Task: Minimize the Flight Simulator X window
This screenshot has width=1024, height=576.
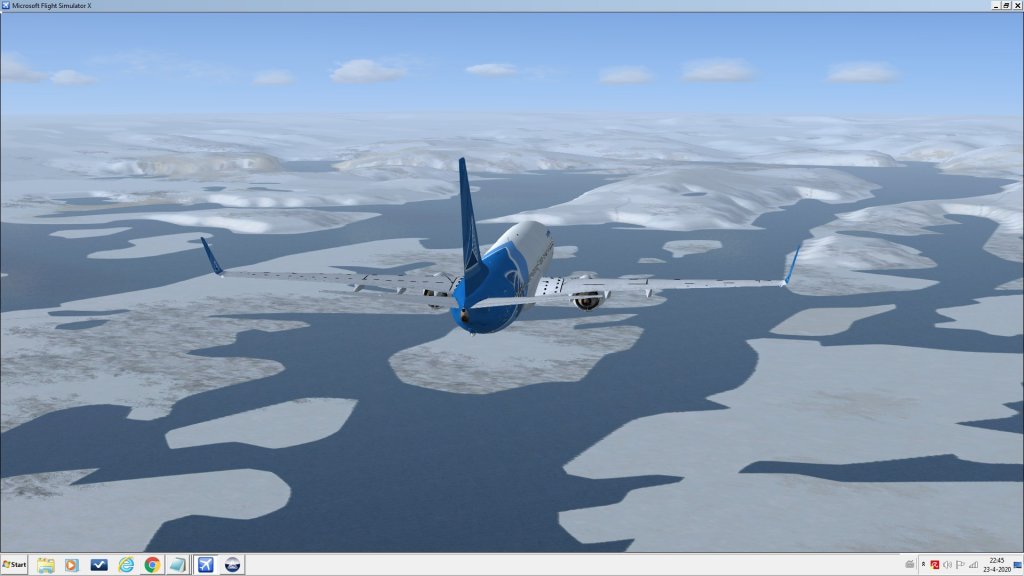Action: 994,5
